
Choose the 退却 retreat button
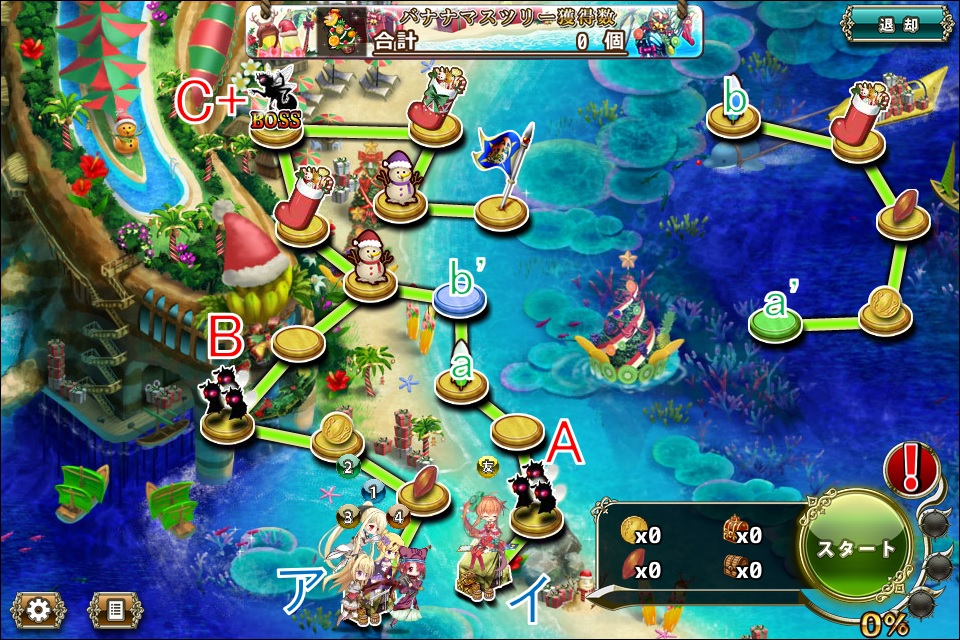coord(895,24)
